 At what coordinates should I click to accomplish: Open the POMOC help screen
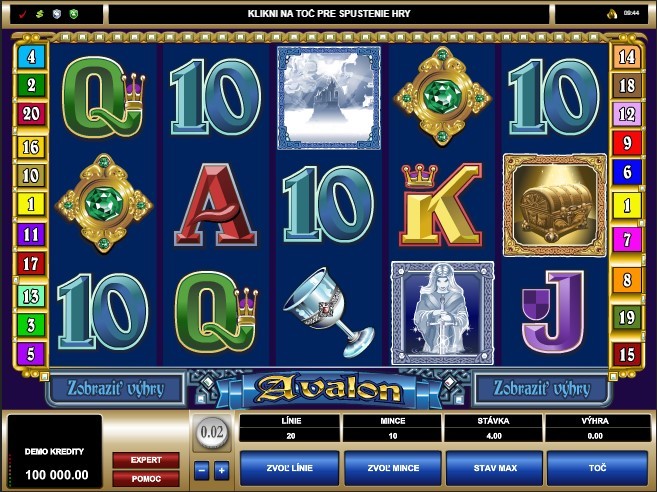click(145, 478)
